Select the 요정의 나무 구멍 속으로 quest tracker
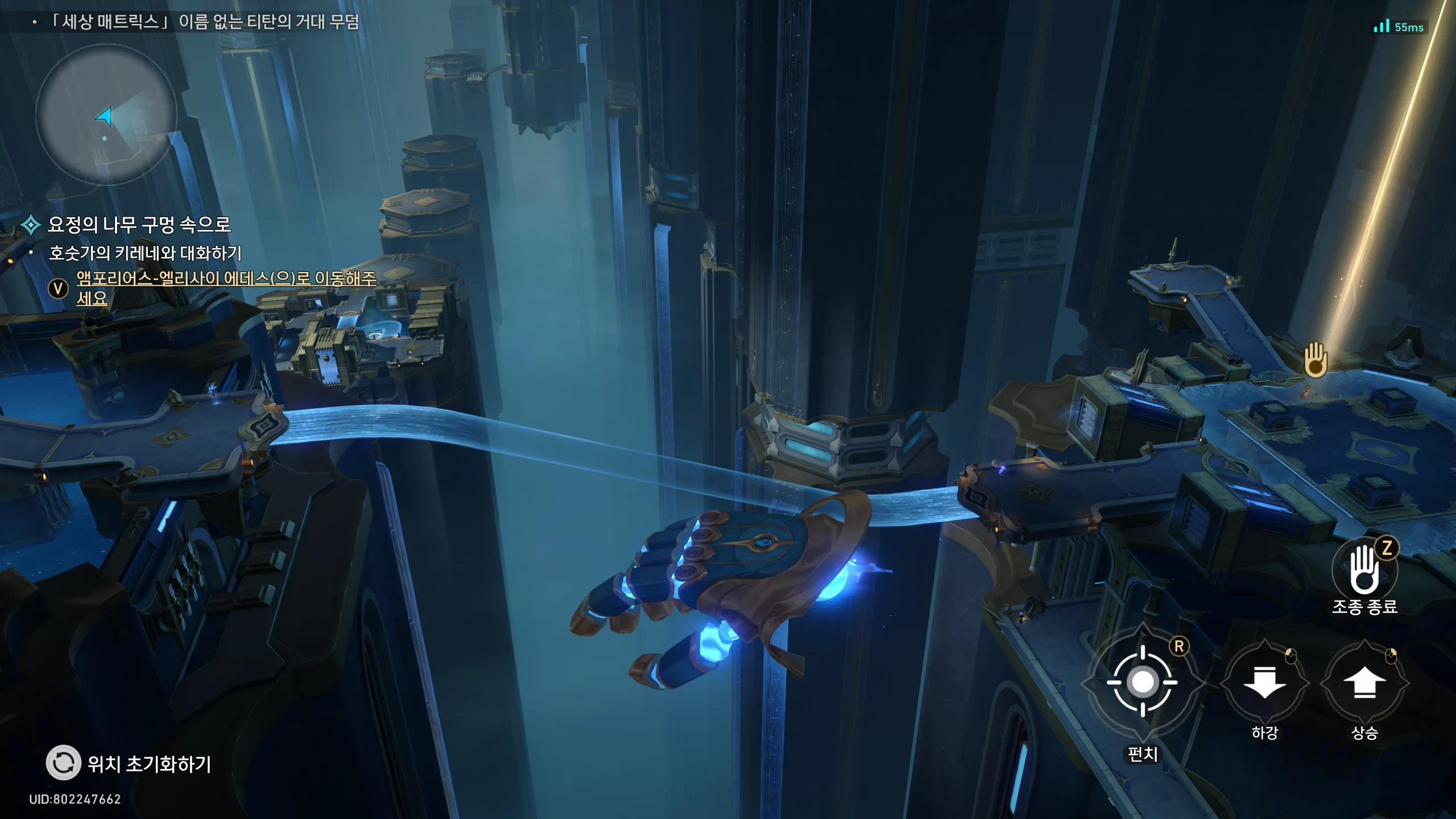Viewport: 1456px width, 819px height. coord(139,225)
